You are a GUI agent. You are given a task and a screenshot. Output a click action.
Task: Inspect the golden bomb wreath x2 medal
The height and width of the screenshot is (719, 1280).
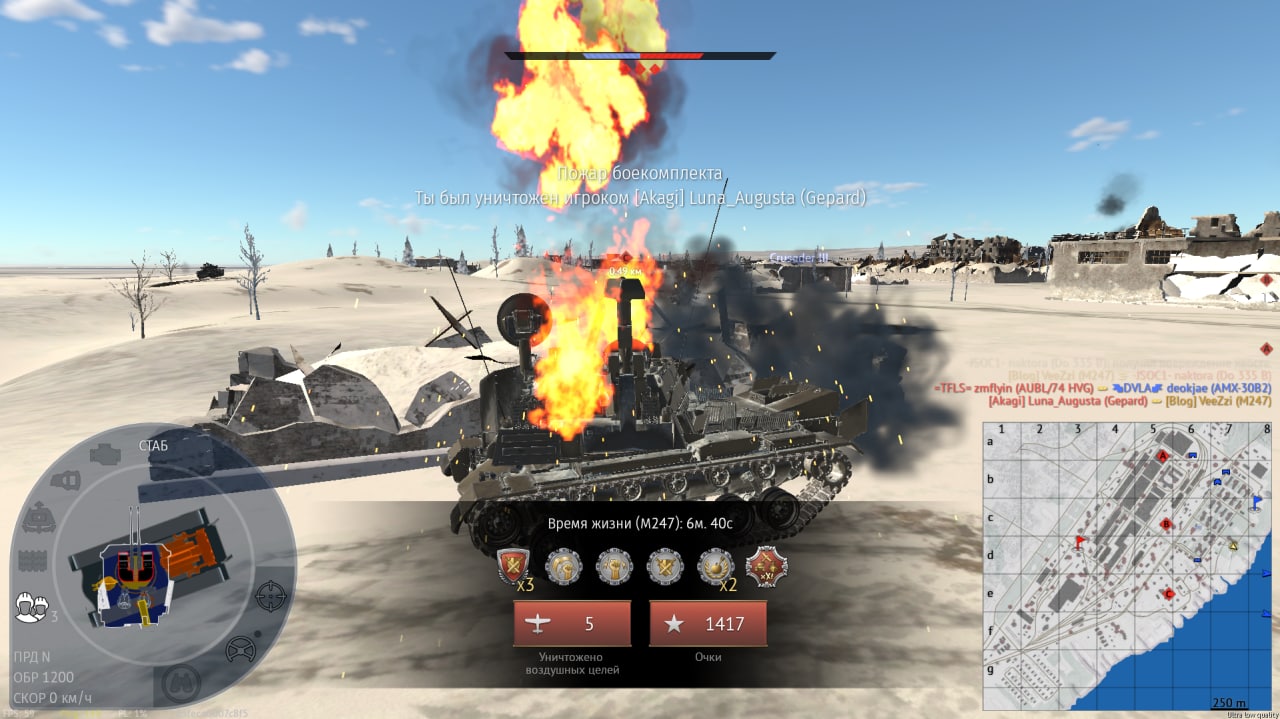(x=715, y=566)
